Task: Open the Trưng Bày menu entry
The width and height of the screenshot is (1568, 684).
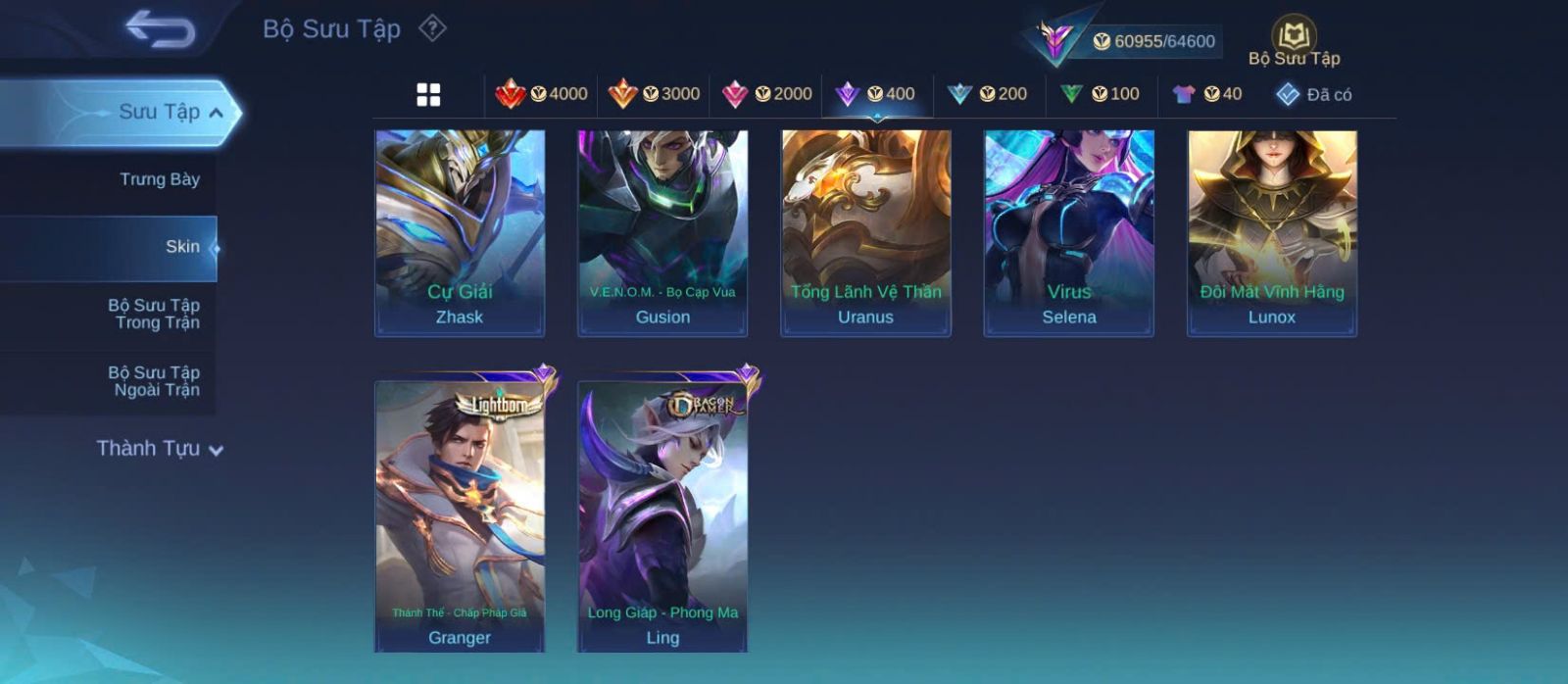Action: point(159,179)
